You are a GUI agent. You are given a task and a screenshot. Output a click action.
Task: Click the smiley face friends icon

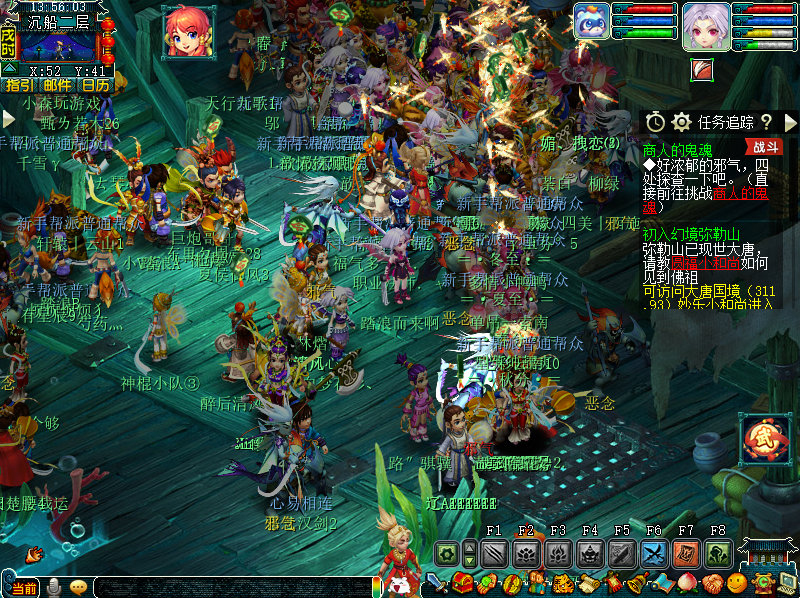[737, 583]
